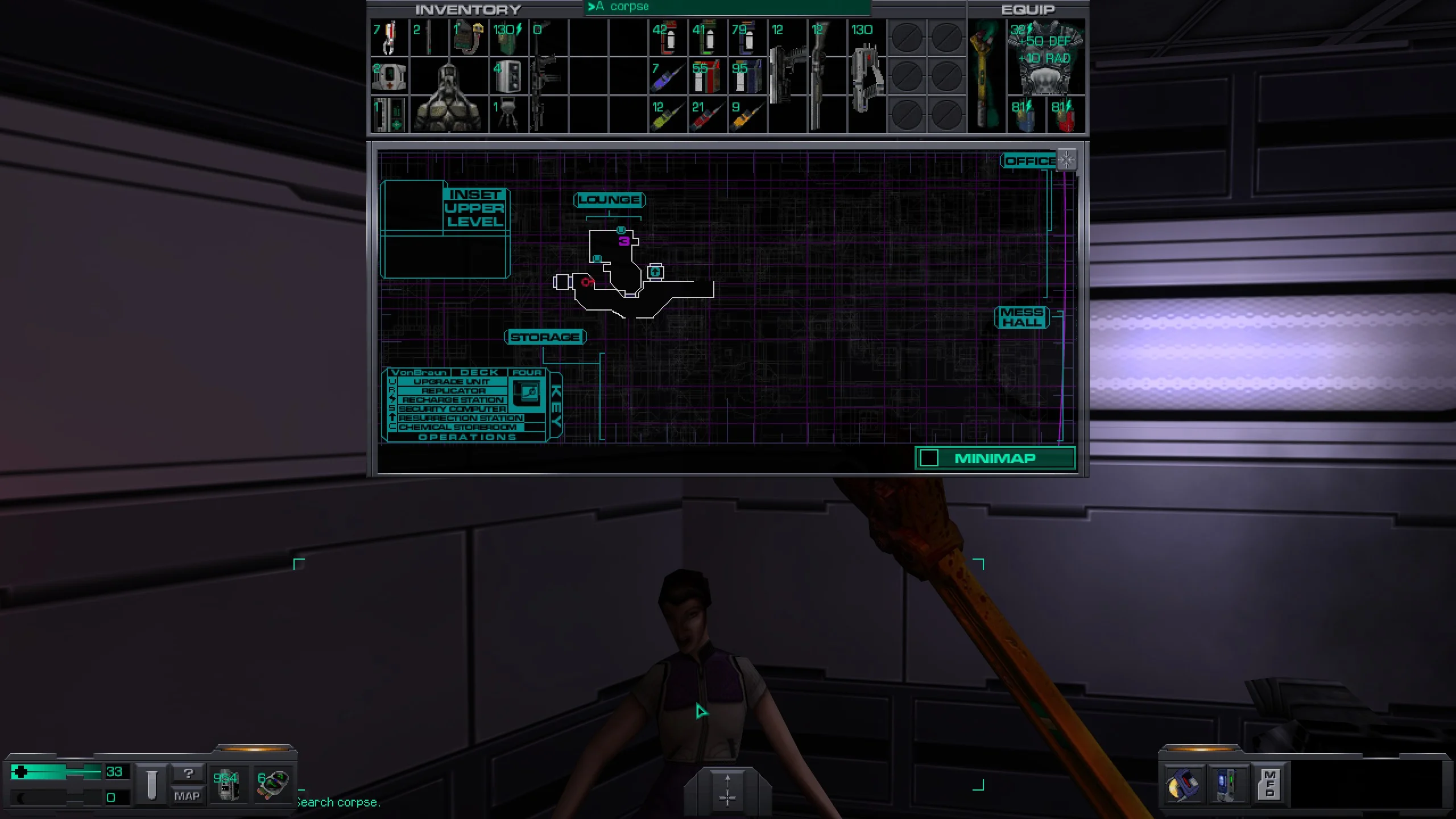Select the grey weapon with 130 ammo
The height and width of the screenshot is (819, 1456).
tap(867, 74)
